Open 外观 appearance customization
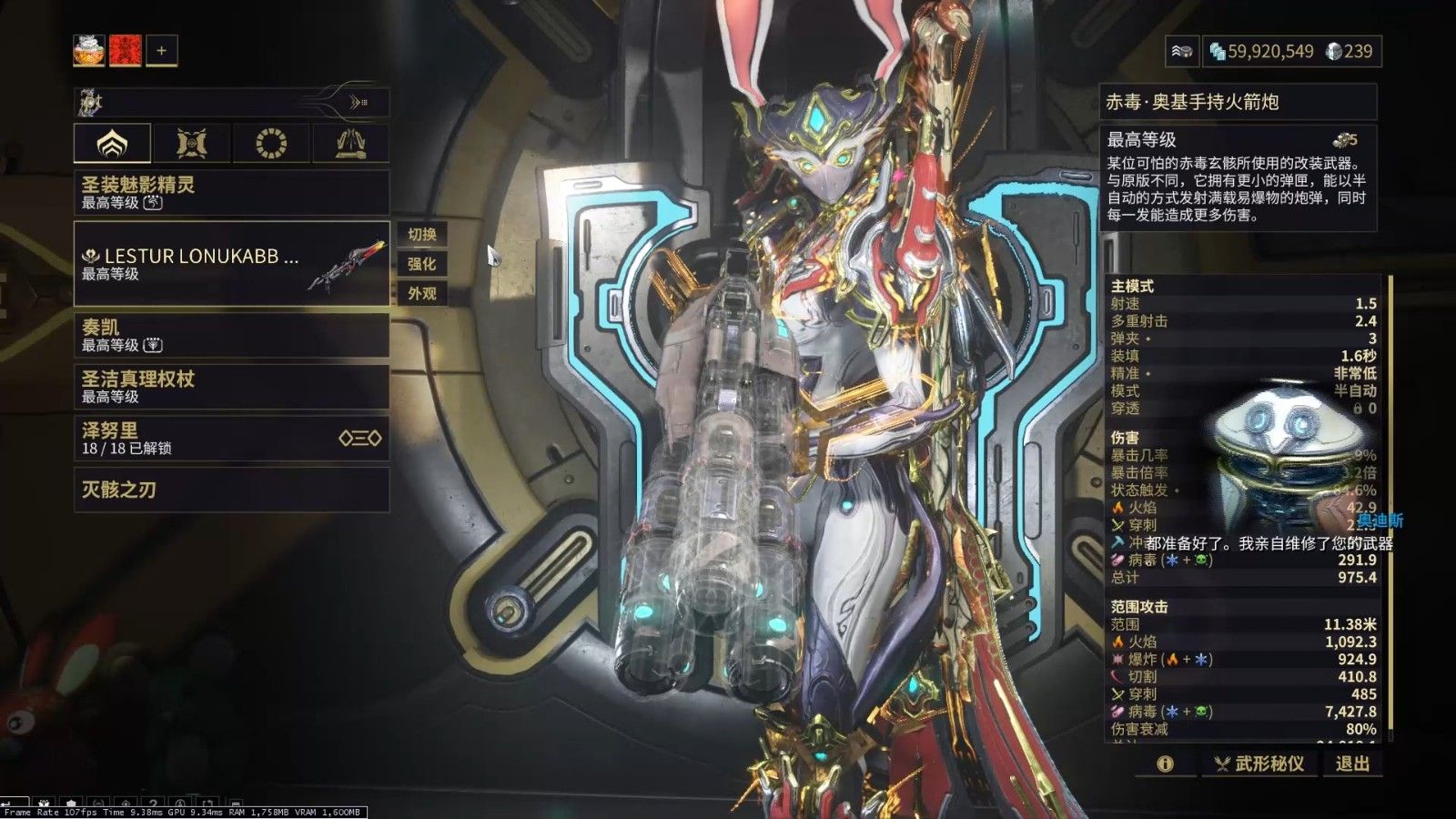Image resolution: width=1456 pixels, height=819 pixels. pos(421,293)
